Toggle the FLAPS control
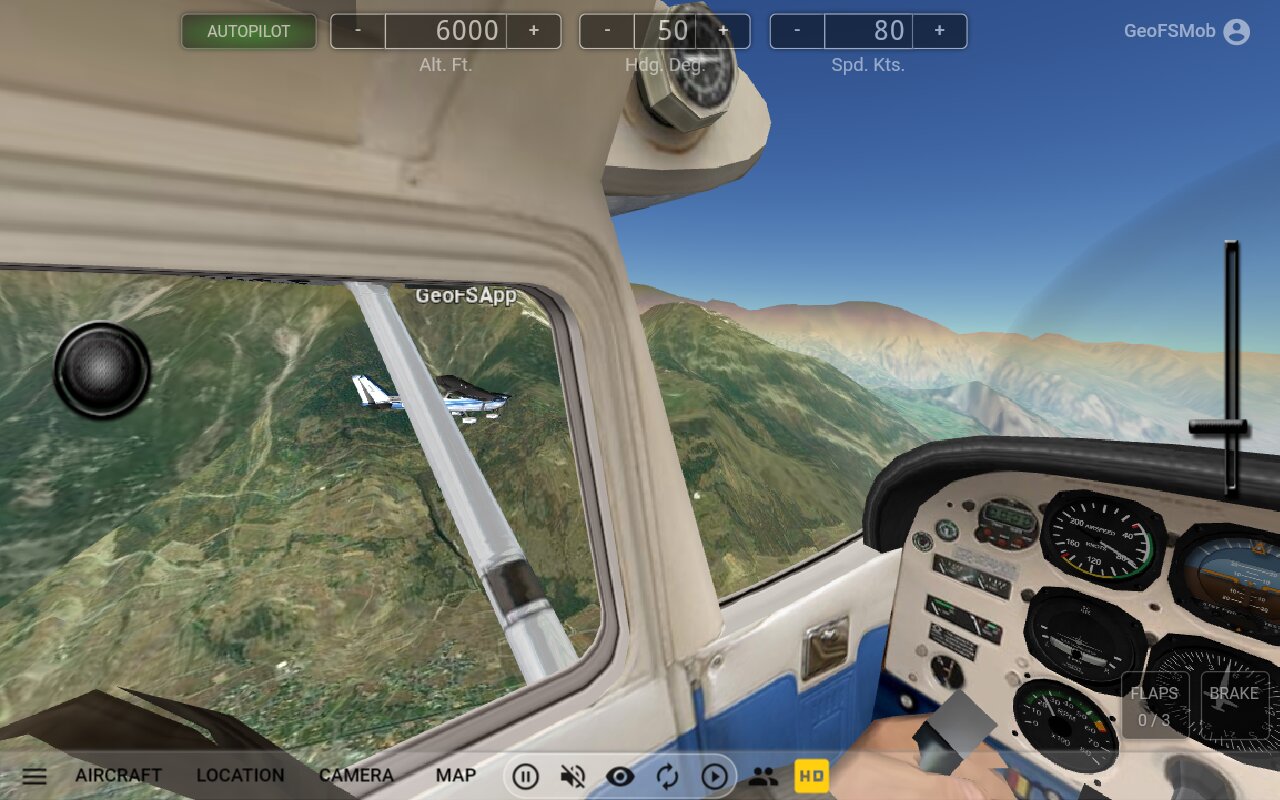 click(x=1154, y=702)
